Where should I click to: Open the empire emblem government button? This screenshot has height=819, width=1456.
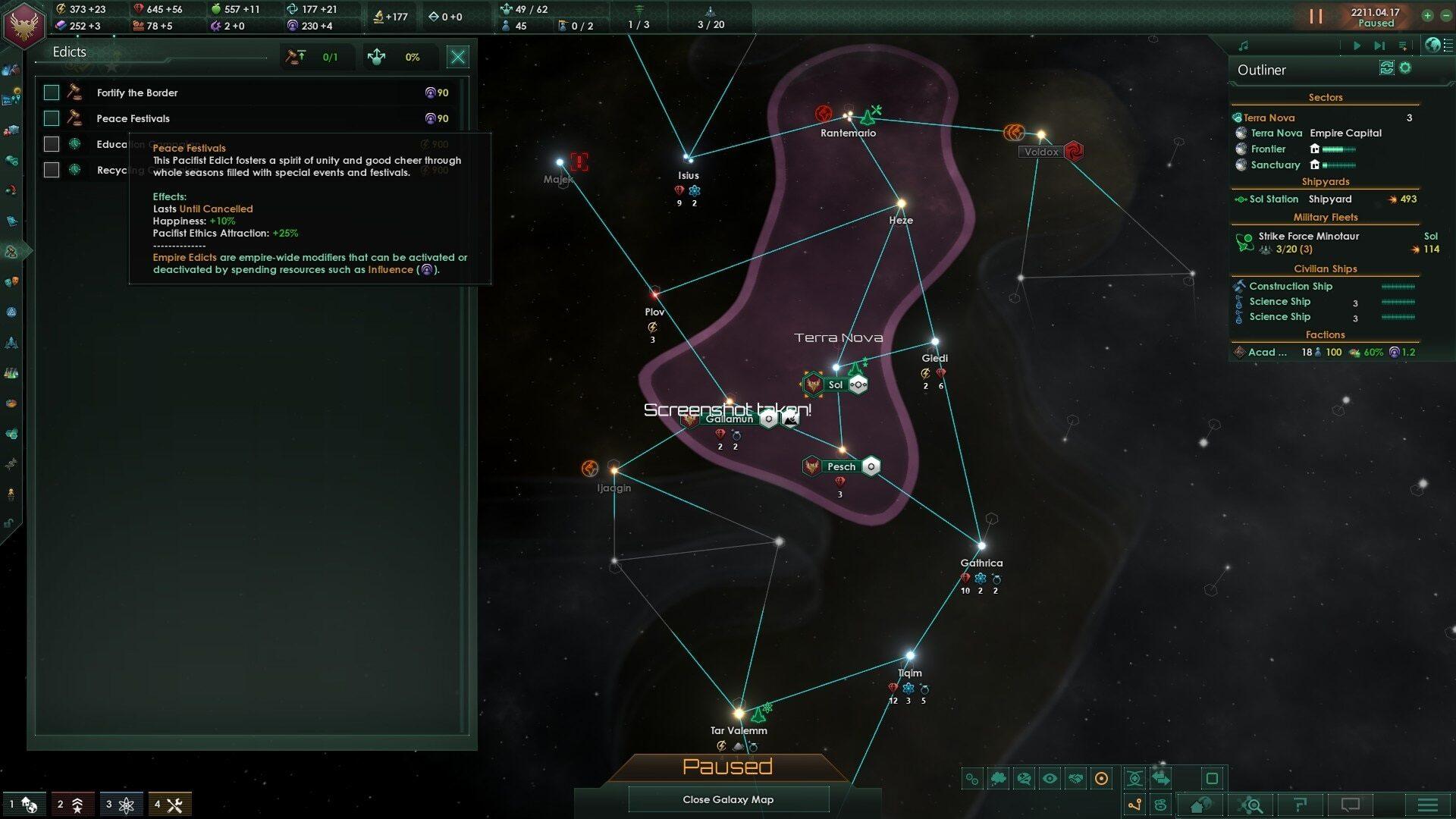coord(24,24)
